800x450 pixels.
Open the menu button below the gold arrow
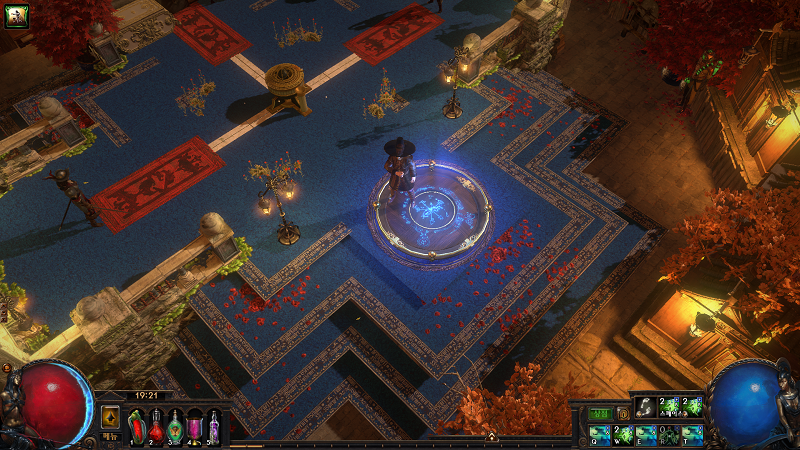[110, 436]
